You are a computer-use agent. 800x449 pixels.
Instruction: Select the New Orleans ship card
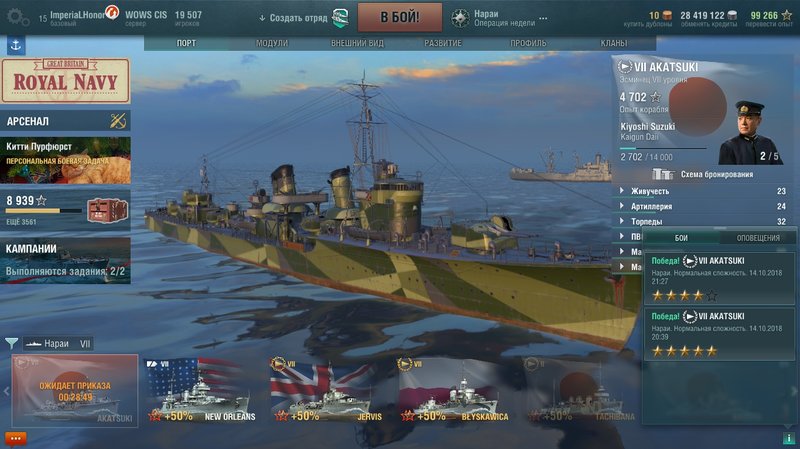pos(198,391)
